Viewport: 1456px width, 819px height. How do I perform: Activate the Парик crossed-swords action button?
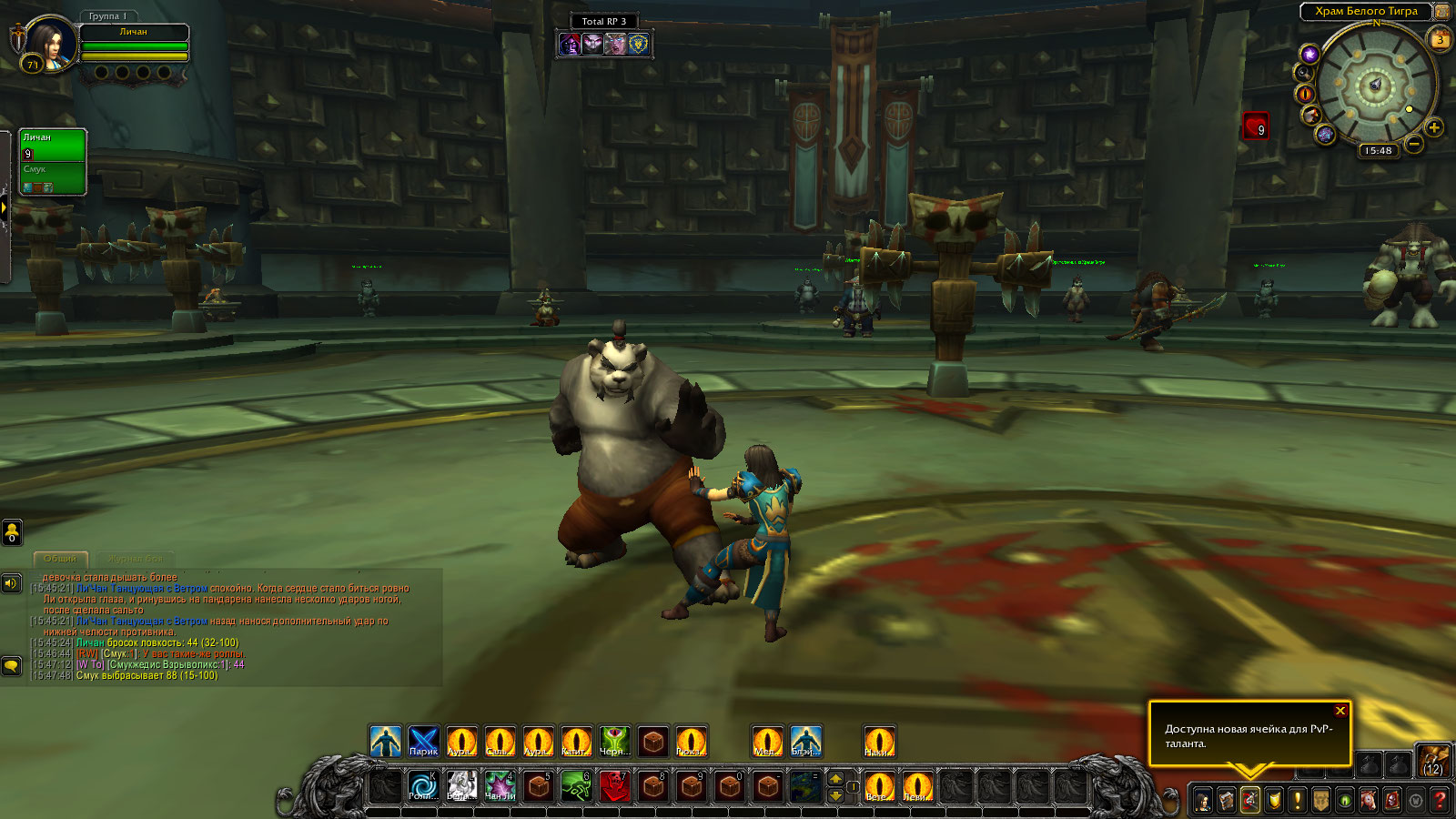423,743
